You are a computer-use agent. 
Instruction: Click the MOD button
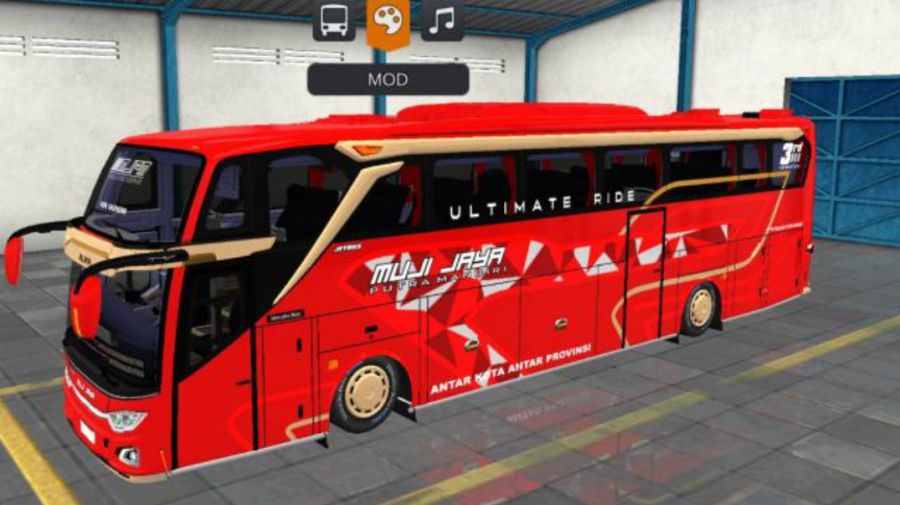pyautogui.click(x=388, y=79)
